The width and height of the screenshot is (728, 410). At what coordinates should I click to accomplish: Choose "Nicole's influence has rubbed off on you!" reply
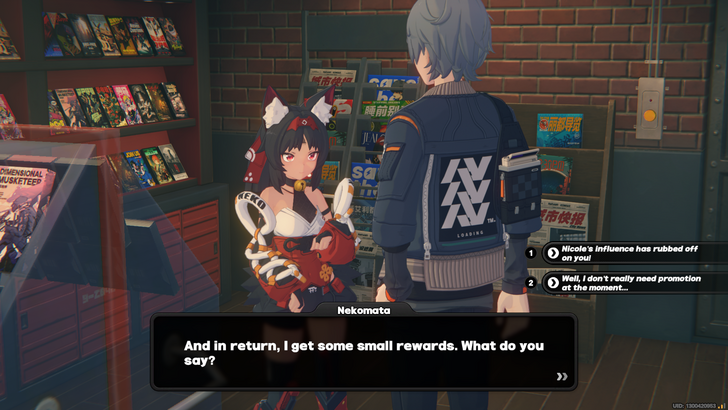point(630,253)
